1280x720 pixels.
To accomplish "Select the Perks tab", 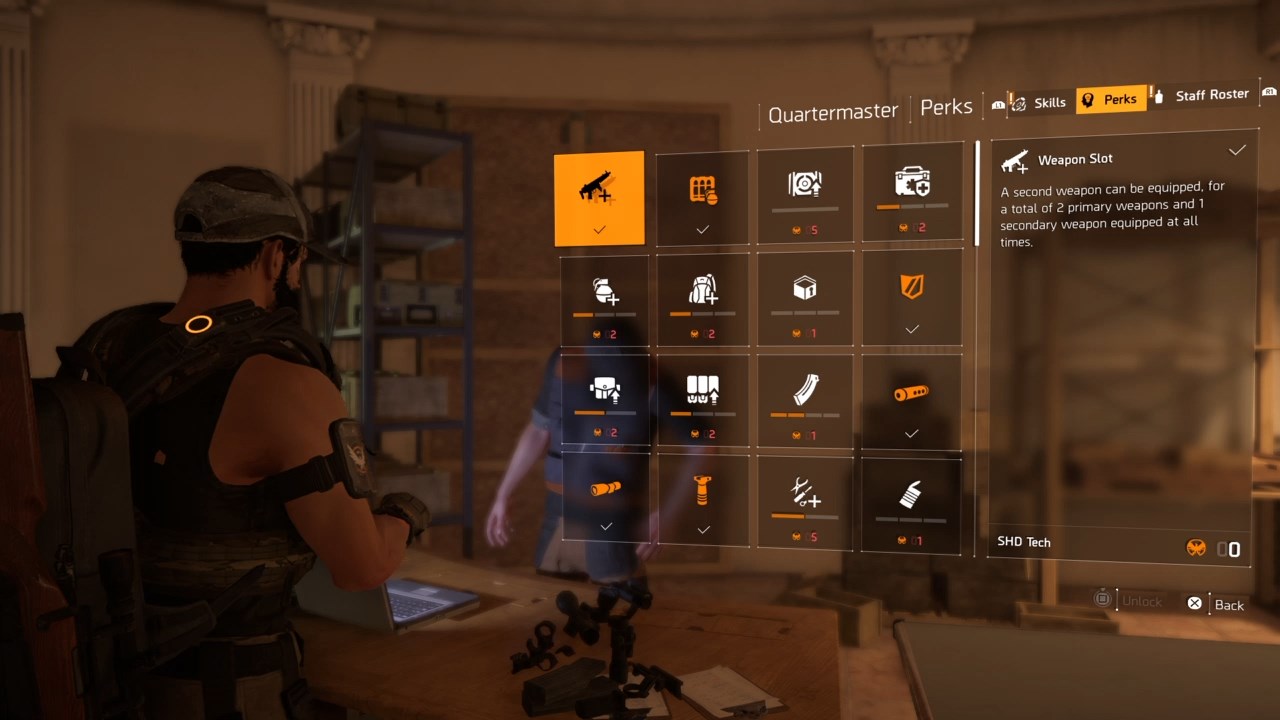I will [x=1111, y=99].
